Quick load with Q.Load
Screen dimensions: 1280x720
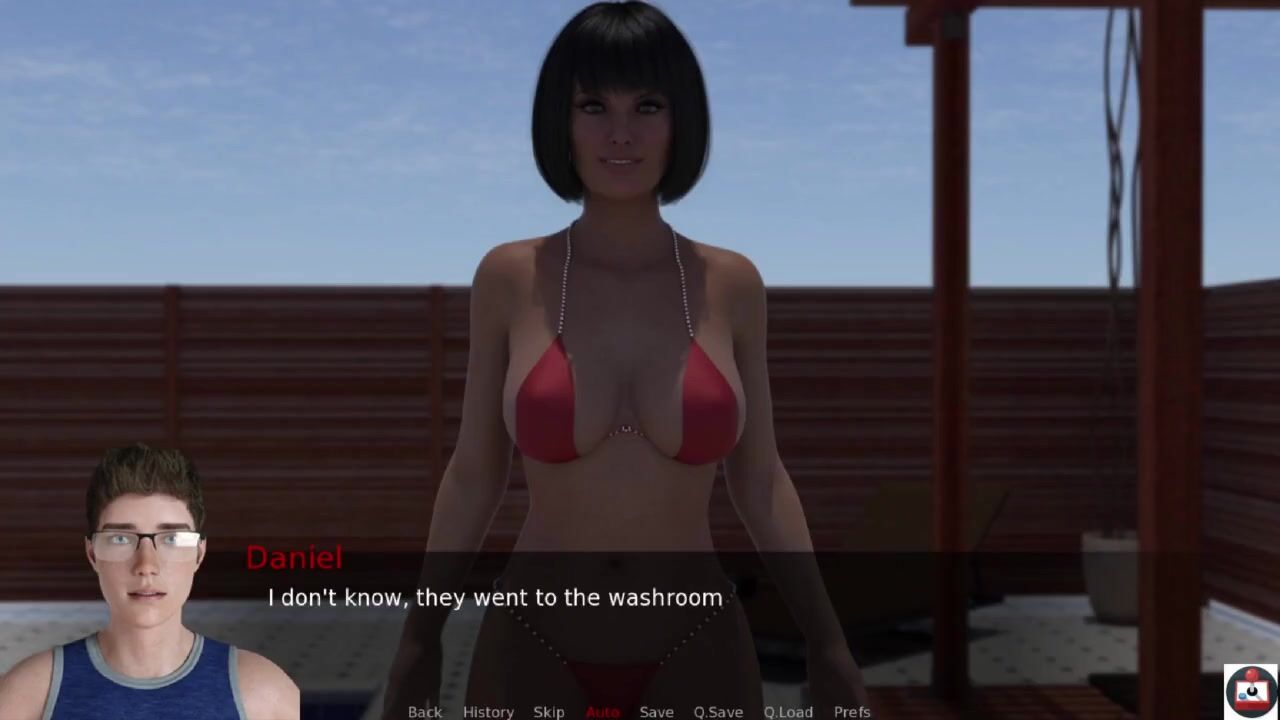point(788,711)
